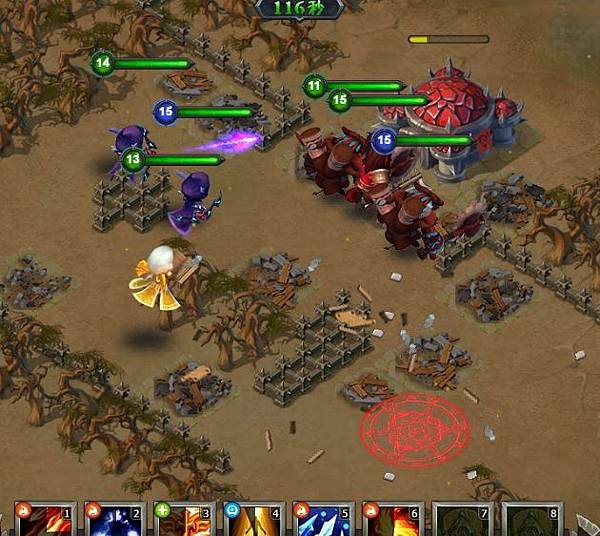The width and height of the screenshot is (600, 536).
Task: Trigger the golden light skill in slot 4
Action: coord(254,520)
